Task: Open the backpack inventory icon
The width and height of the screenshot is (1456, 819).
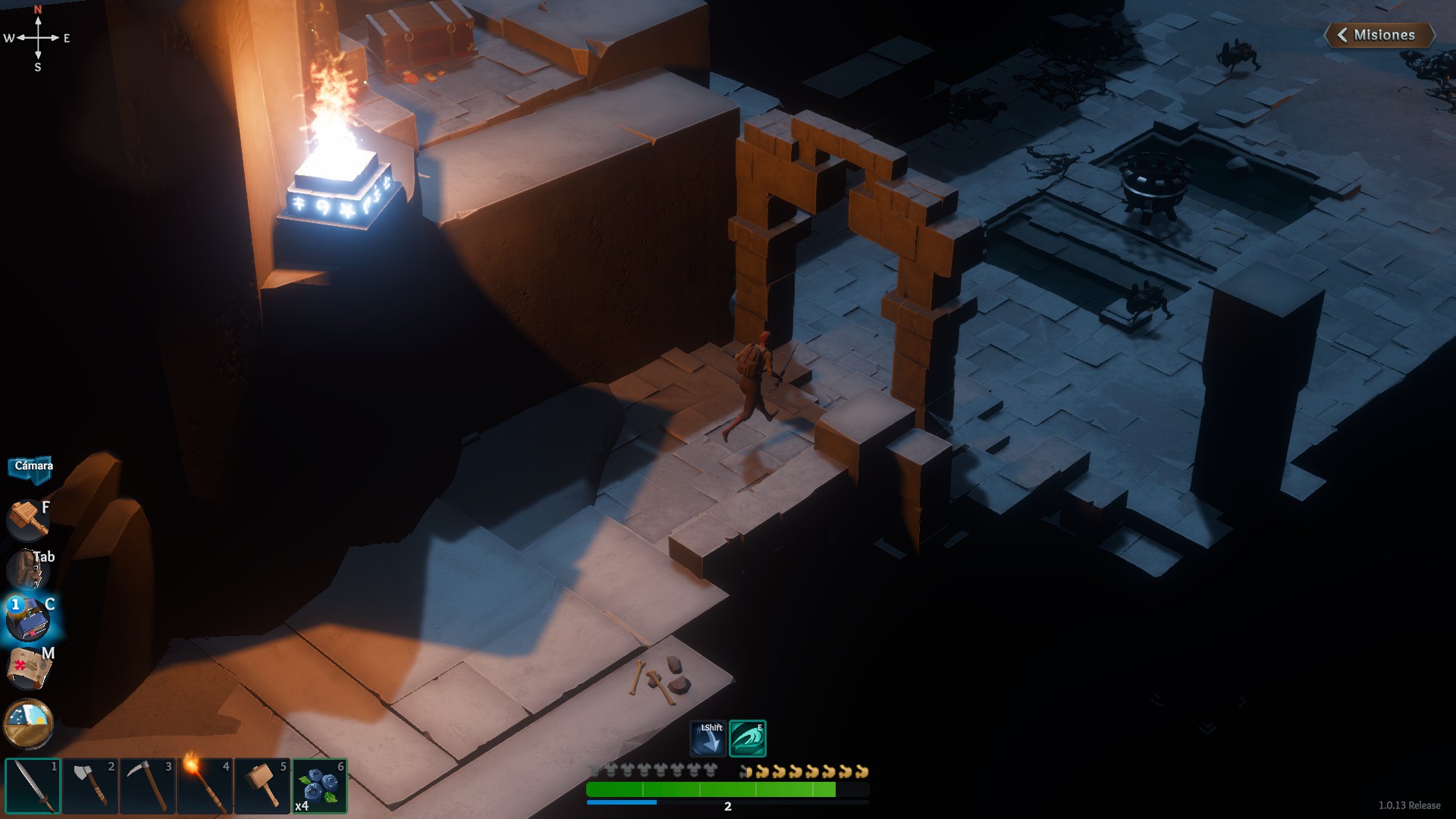Action: [x=28, y=570]
